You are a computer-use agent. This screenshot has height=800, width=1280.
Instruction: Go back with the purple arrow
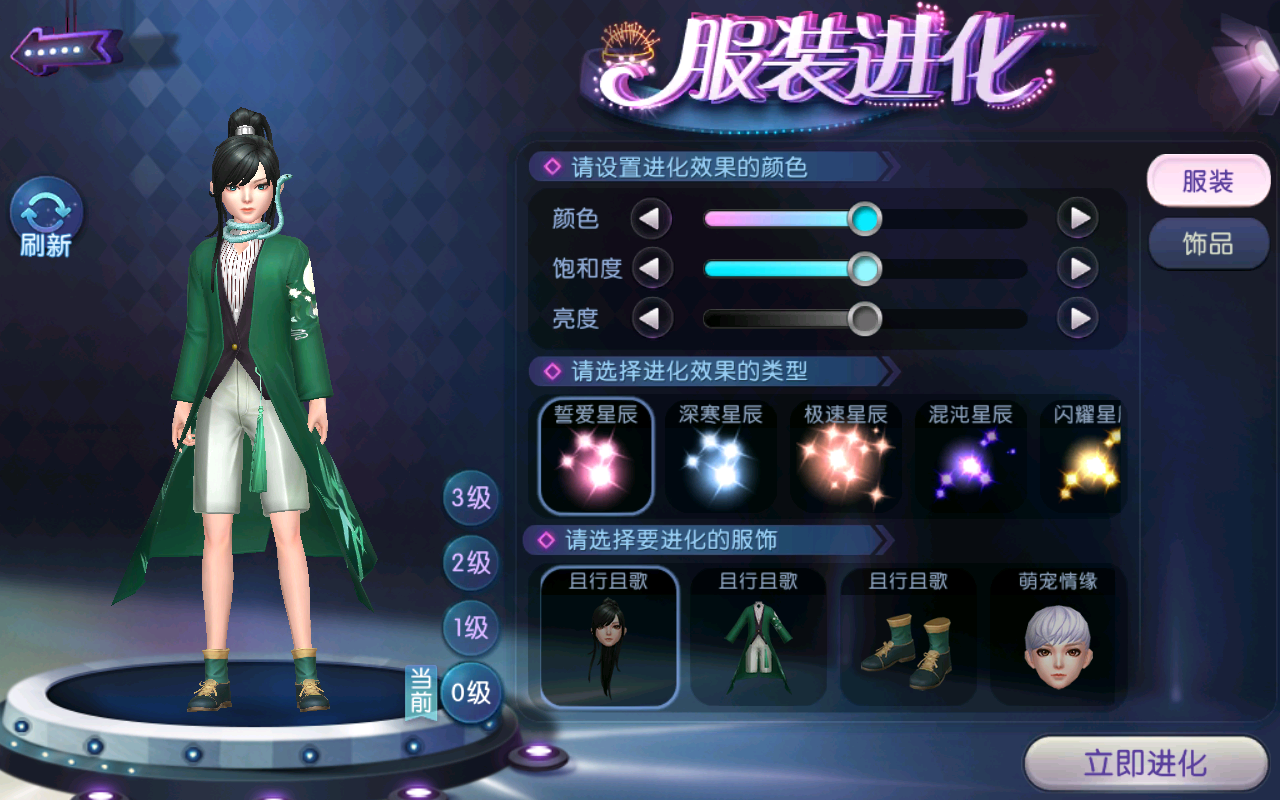click(66, 47)
